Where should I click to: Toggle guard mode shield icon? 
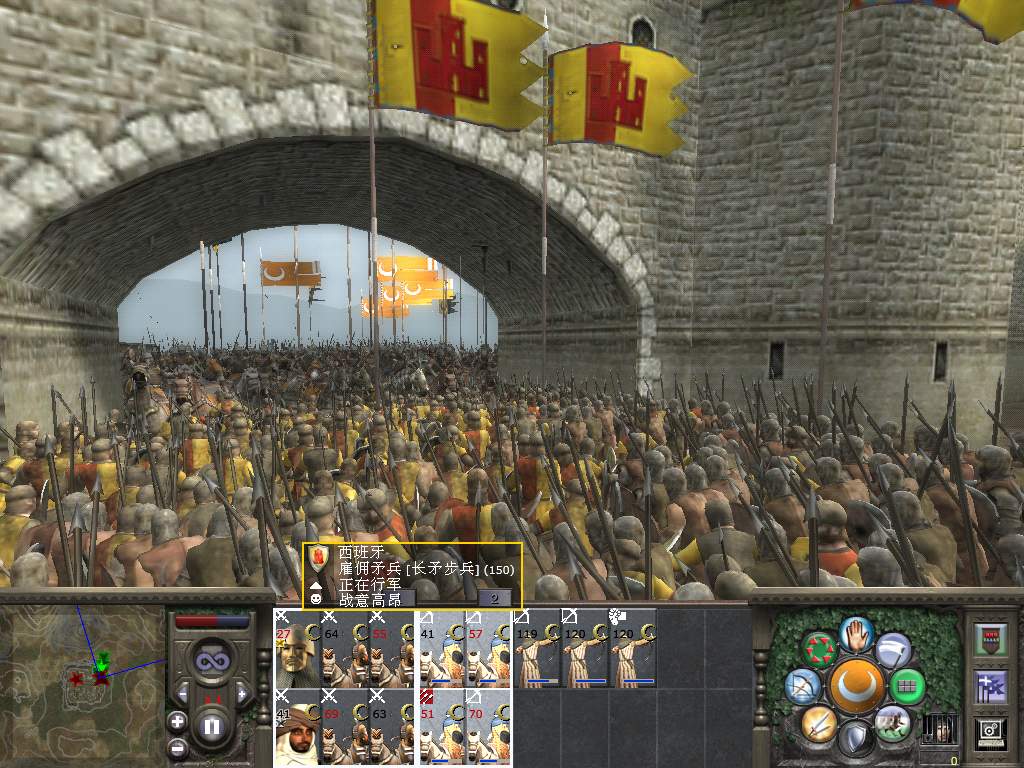click(x=855, y=740)
